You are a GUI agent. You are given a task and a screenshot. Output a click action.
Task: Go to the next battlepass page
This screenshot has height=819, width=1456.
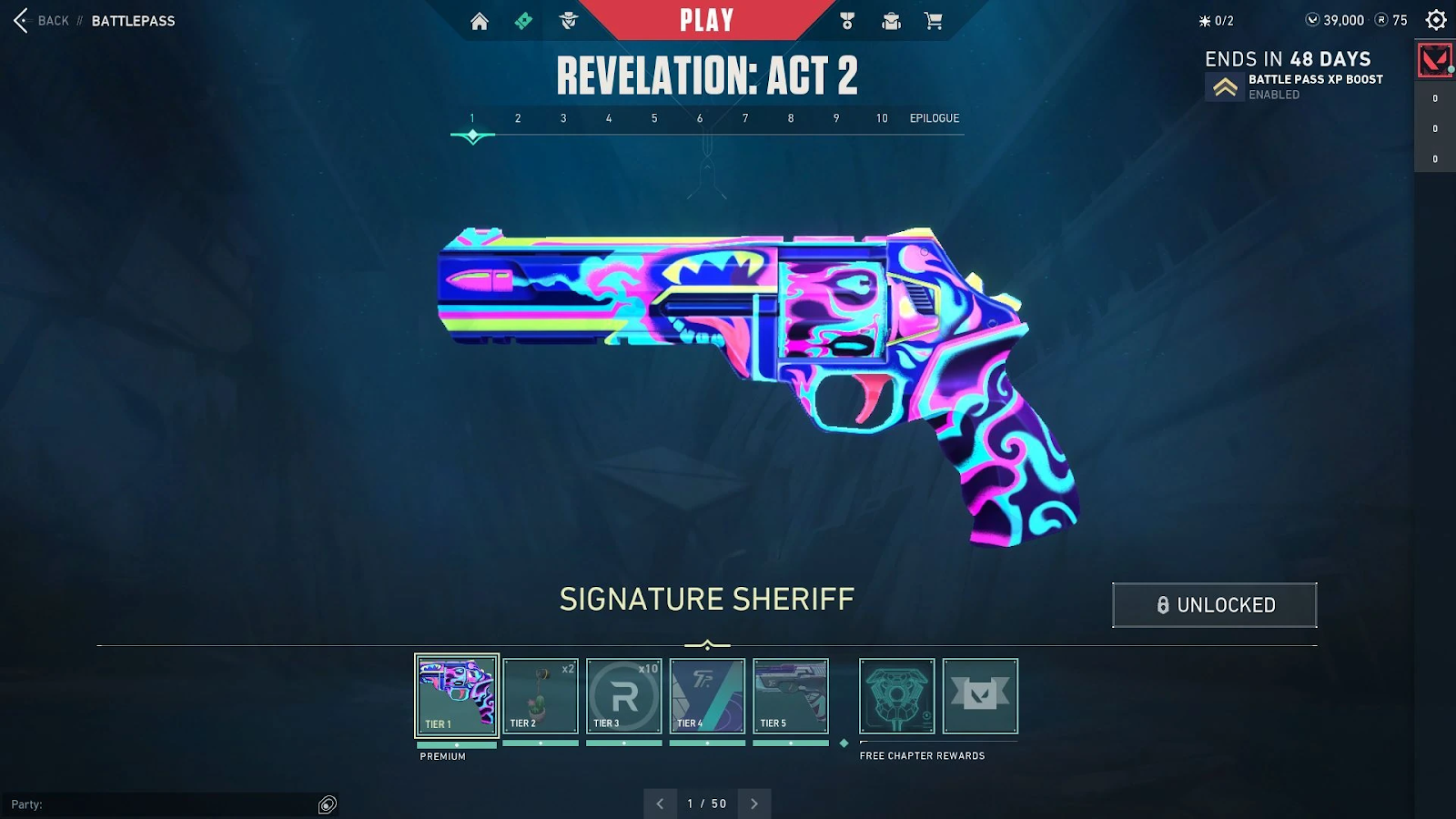click(754, 804)
